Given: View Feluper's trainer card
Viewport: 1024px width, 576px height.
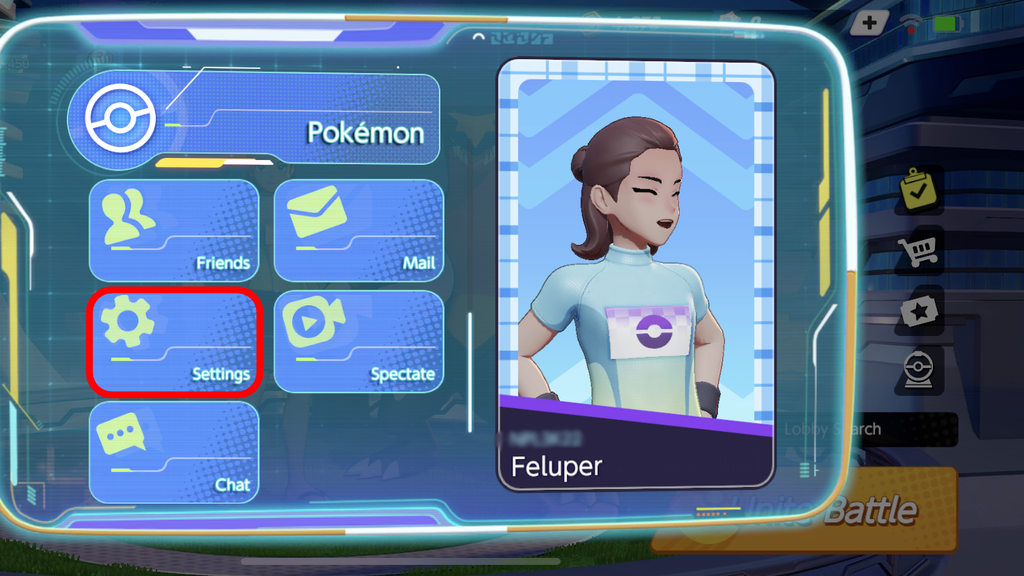Looking at the screenshot, I should [635, 275].
